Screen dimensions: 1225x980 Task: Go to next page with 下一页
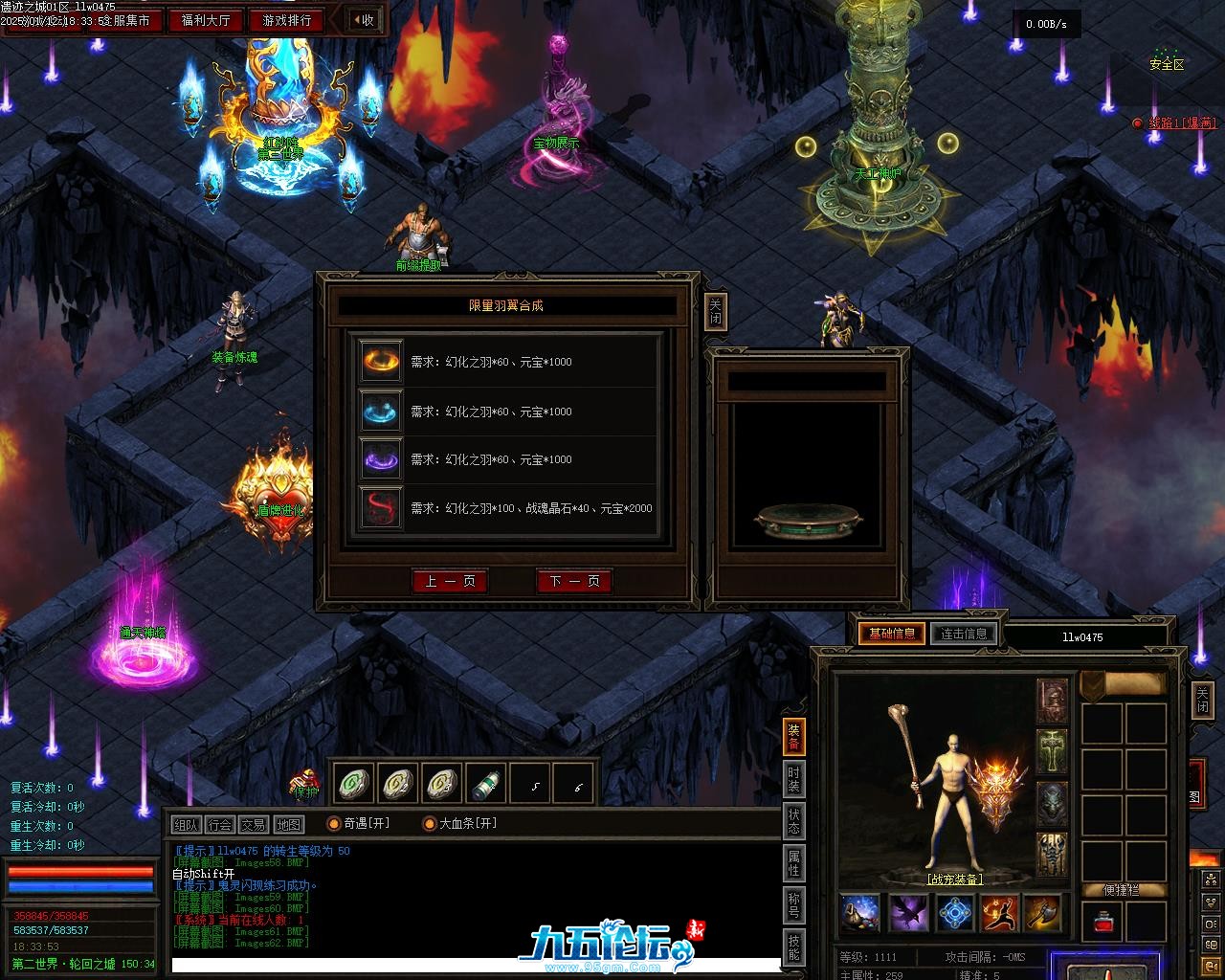coord(574,581)
